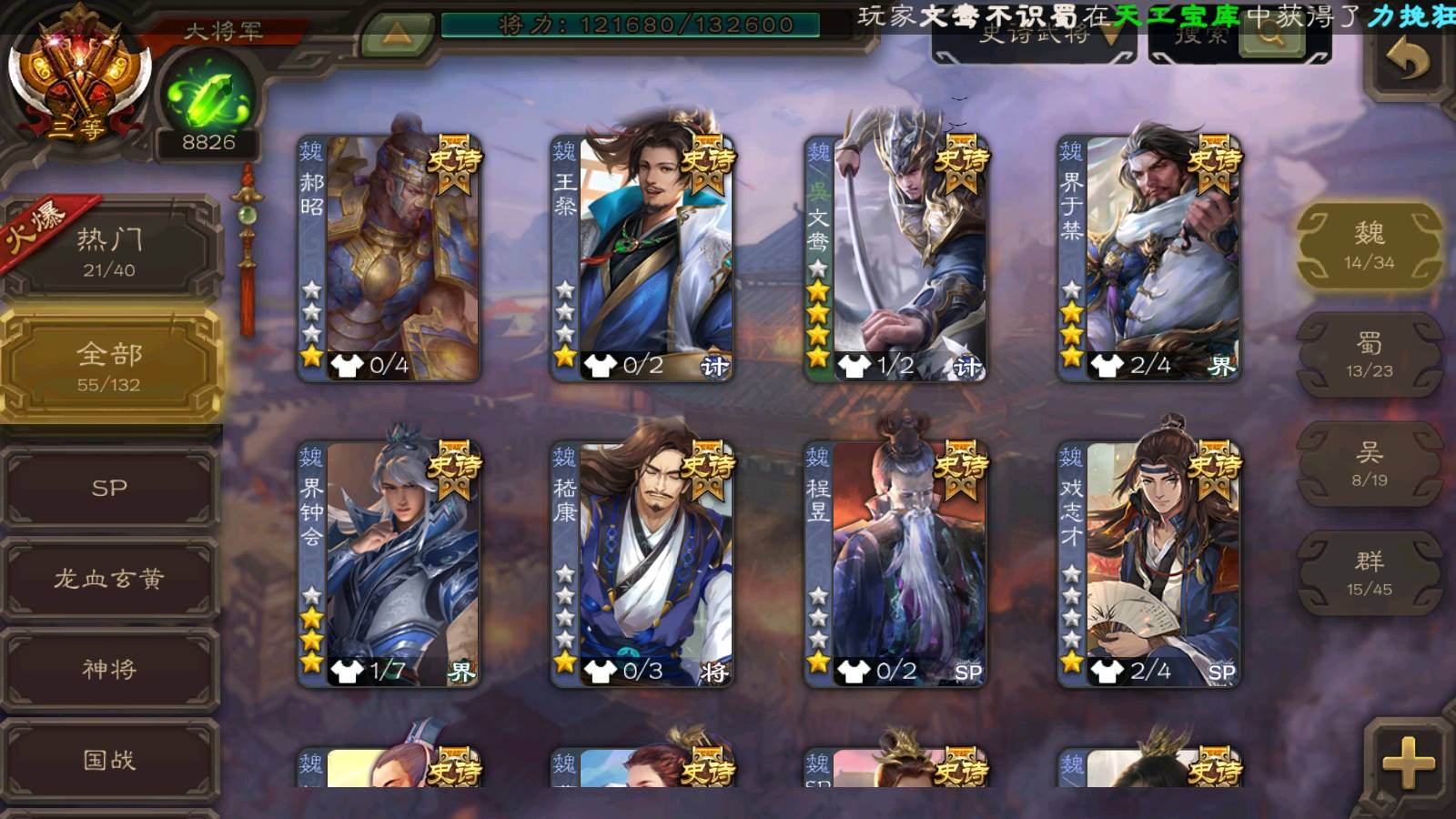Open the 王粲 general card
The image size is (1456, 819).
tap(642, 258)
